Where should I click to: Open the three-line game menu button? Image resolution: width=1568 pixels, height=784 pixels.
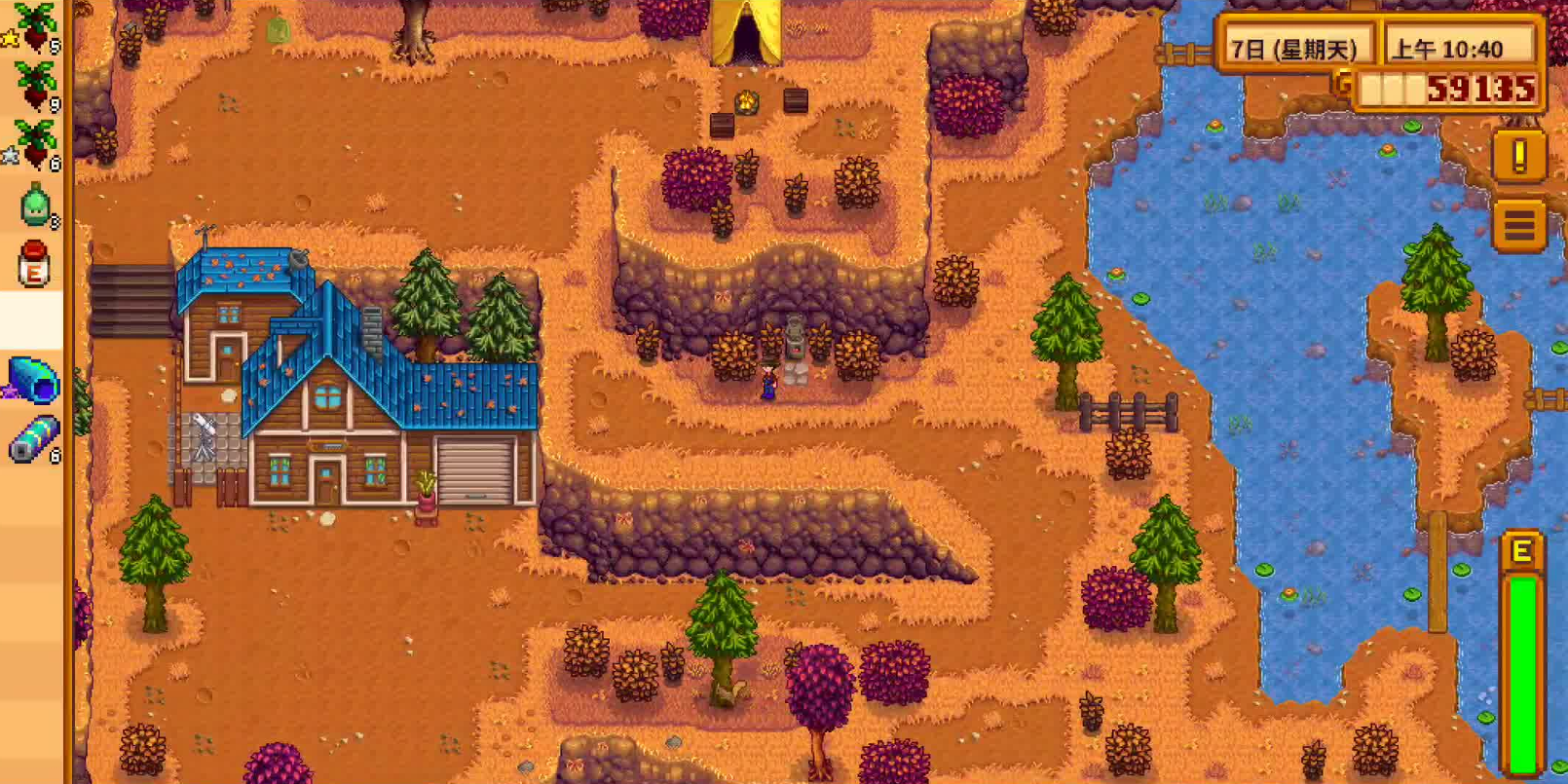tap(1518, 225)
